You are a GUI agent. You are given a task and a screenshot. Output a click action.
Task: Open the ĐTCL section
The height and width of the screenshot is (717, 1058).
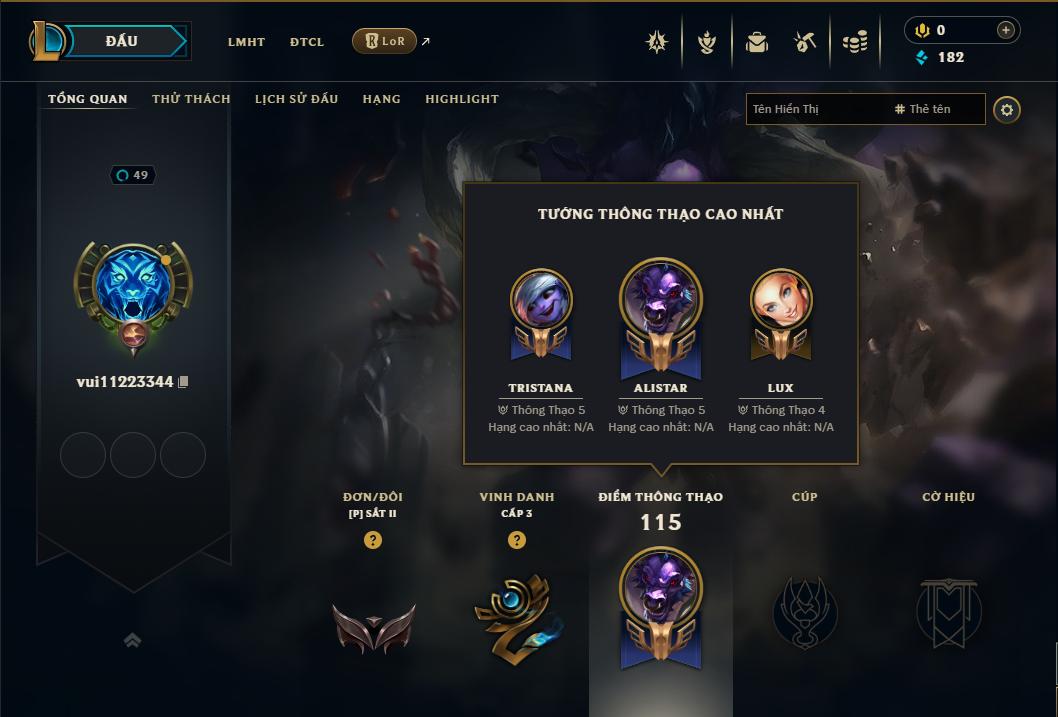307,42
